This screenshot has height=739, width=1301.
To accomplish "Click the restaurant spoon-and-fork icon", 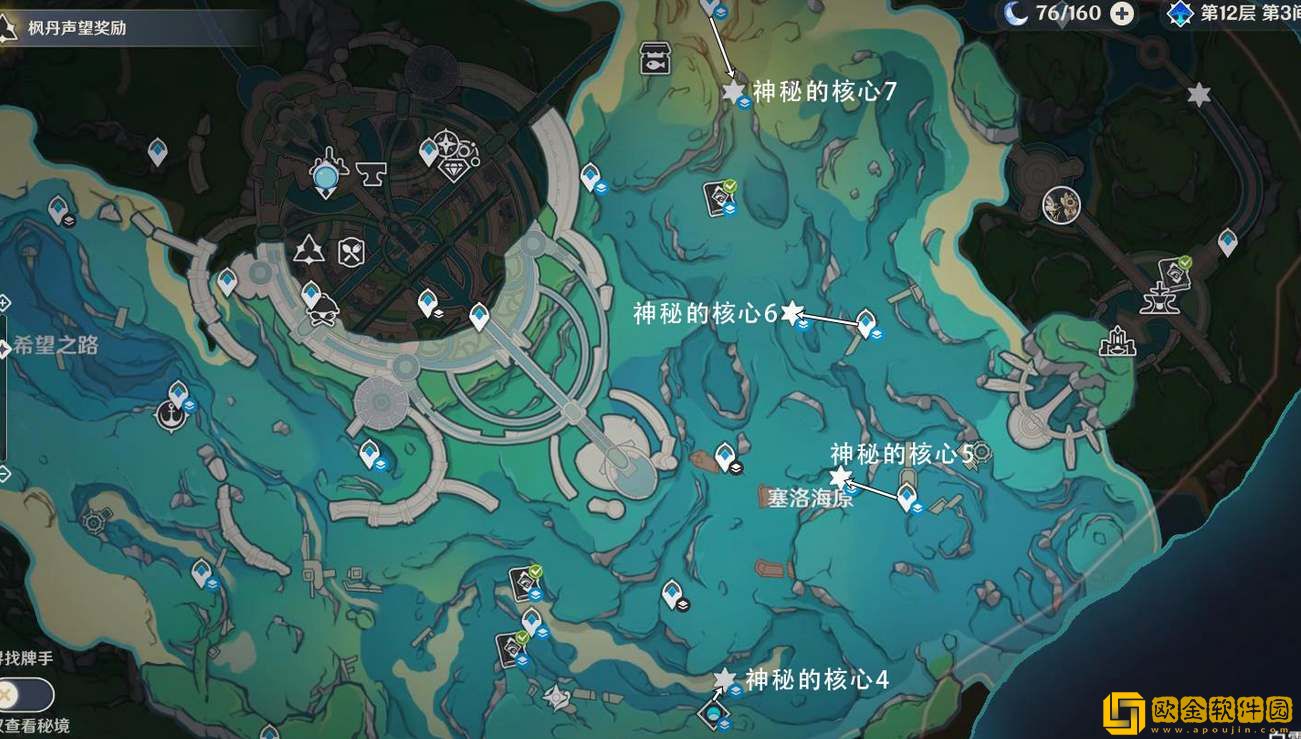I will [x=352, y=250].
